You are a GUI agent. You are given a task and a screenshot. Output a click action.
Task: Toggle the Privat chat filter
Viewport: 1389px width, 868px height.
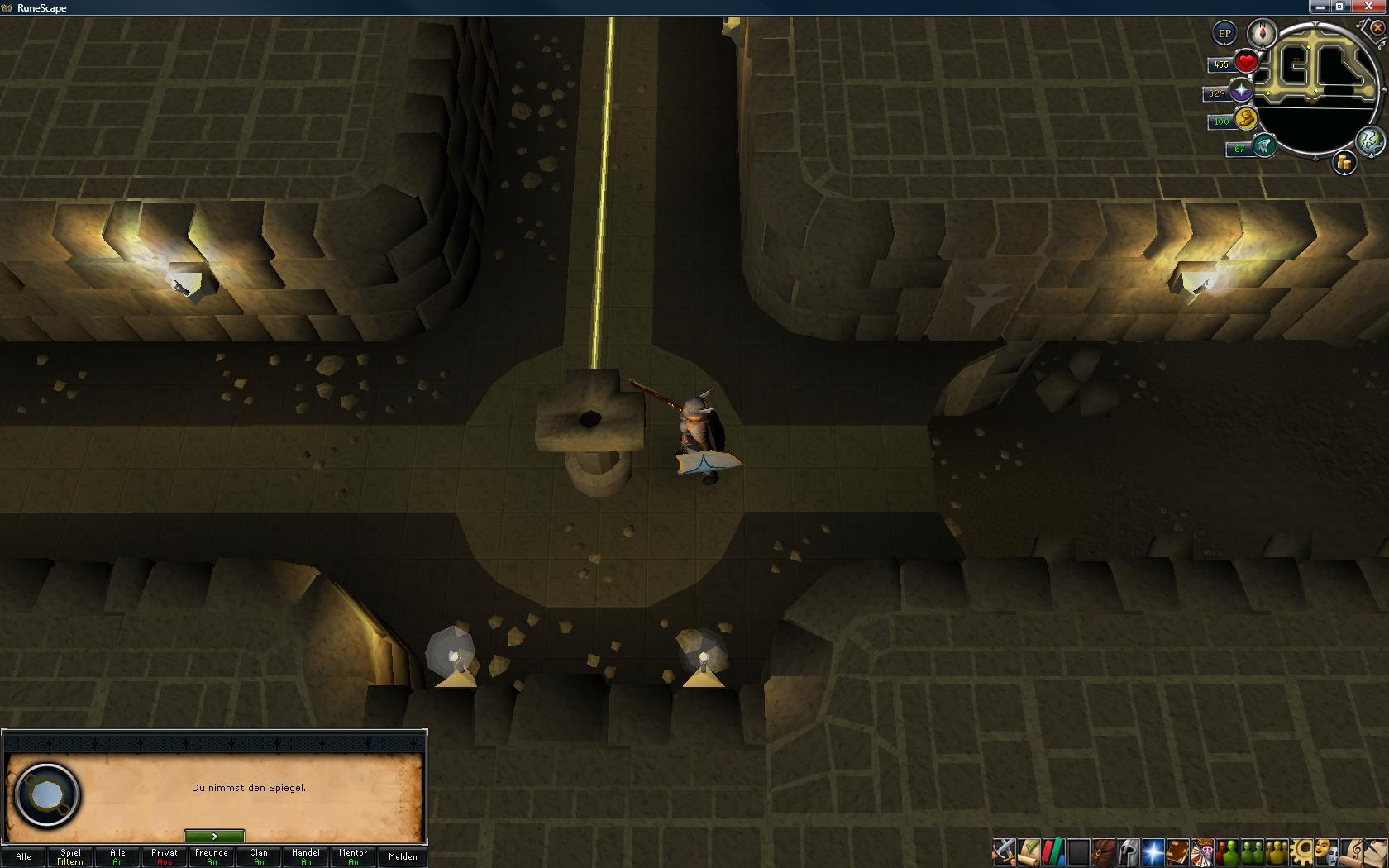(165, 856)
